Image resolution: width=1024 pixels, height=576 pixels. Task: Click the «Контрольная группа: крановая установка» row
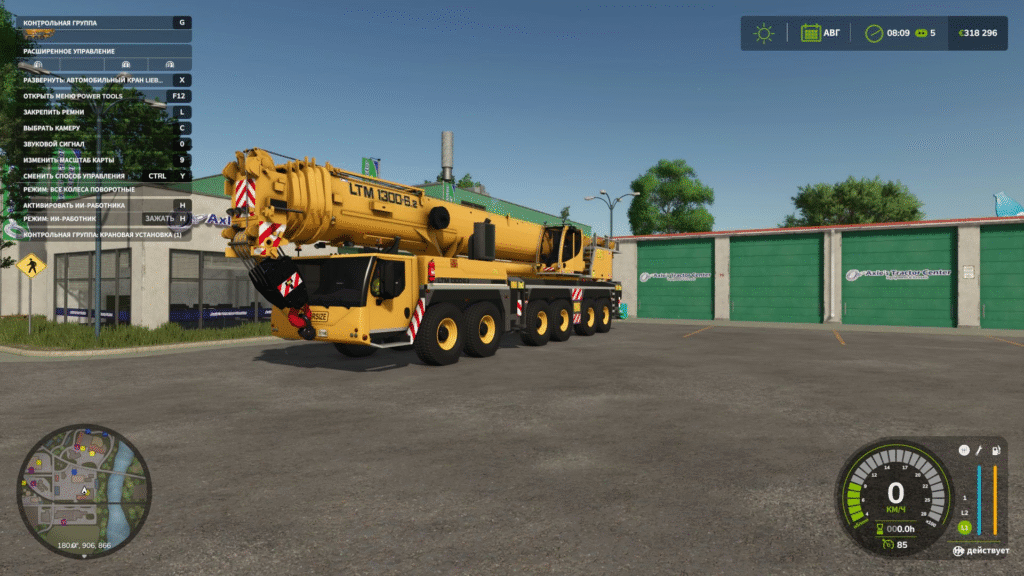[x=100, y=234]
